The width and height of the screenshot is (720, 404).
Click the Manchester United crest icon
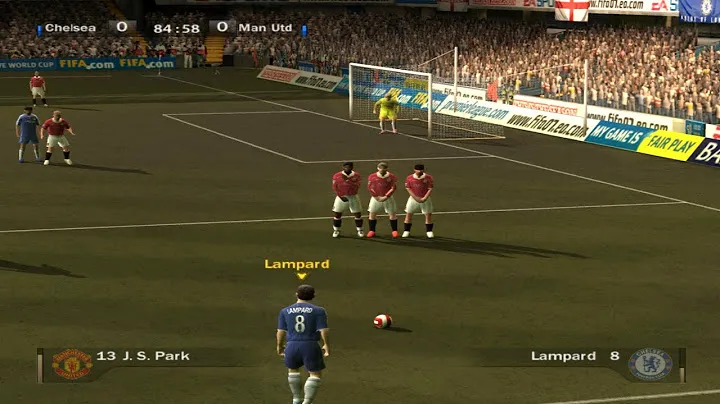pyautogui.click(x=72, y=364)
